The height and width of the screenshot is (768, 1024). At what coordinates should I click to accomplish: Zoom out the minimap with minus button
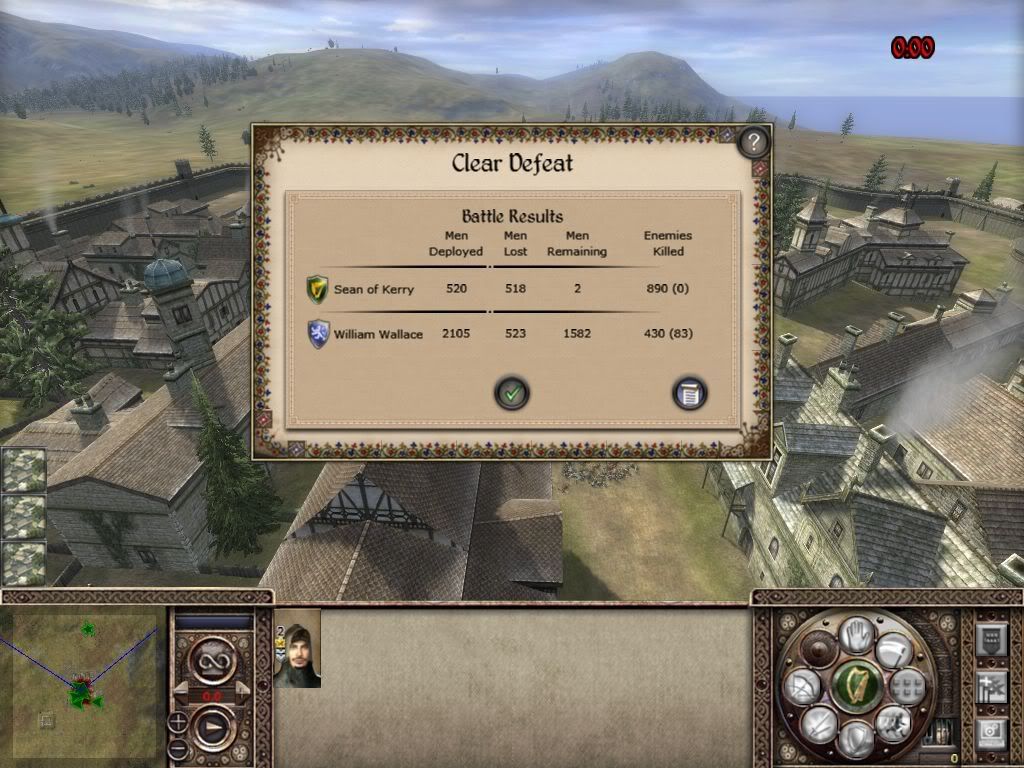[177, 748]
